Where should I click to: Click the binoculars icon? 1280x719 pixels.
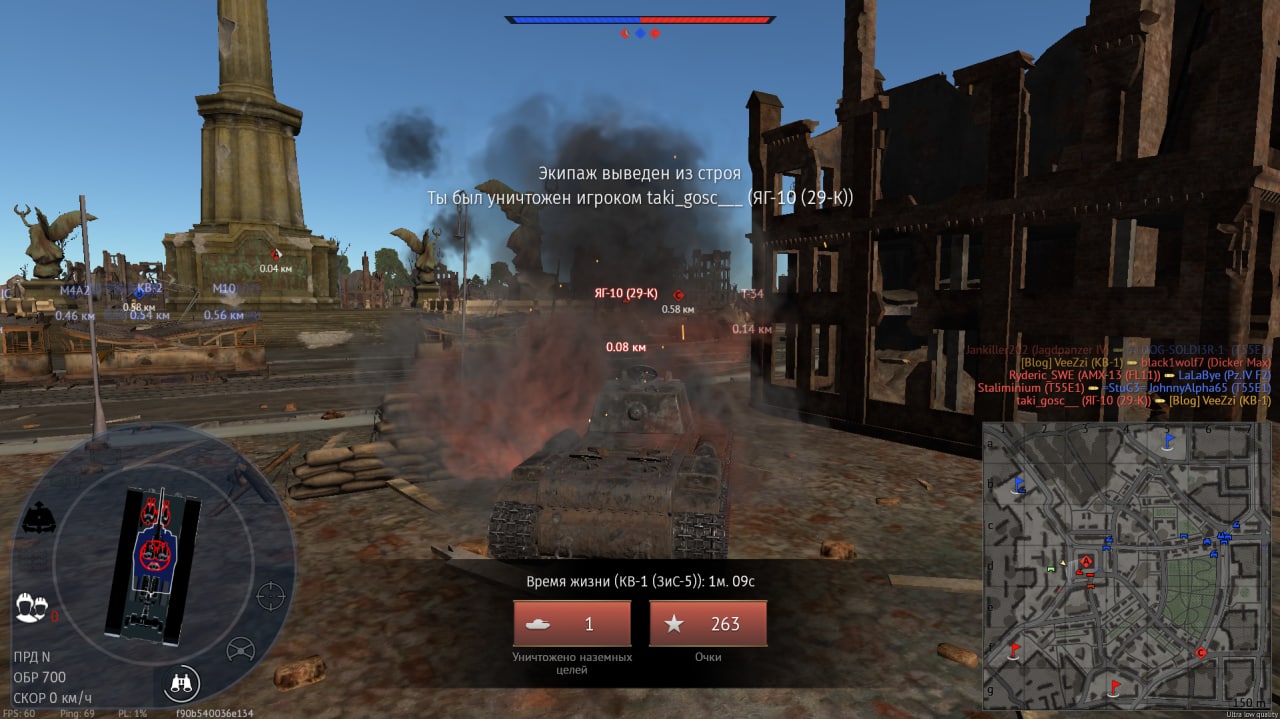[183, 682]
